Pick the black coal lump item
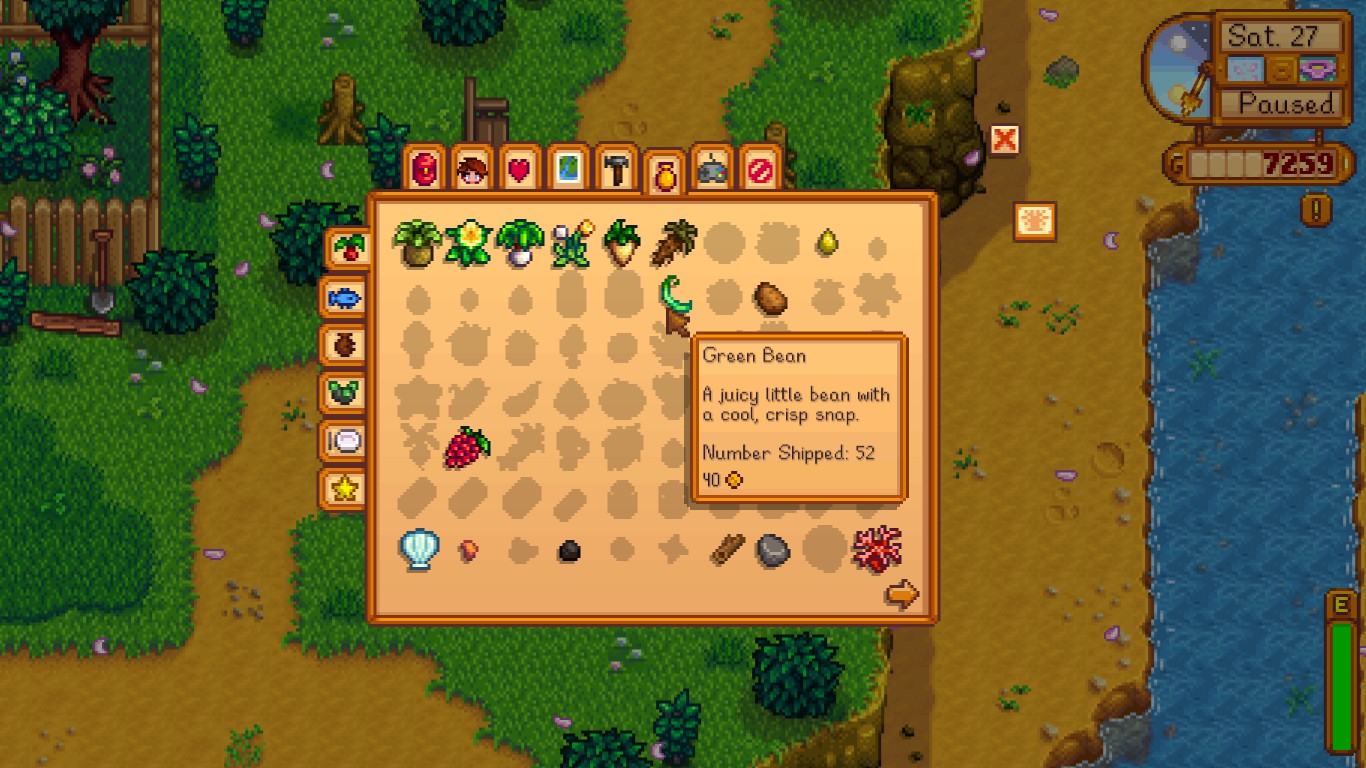Screen dimensions: 1366x768 click(x=569, y=550)
